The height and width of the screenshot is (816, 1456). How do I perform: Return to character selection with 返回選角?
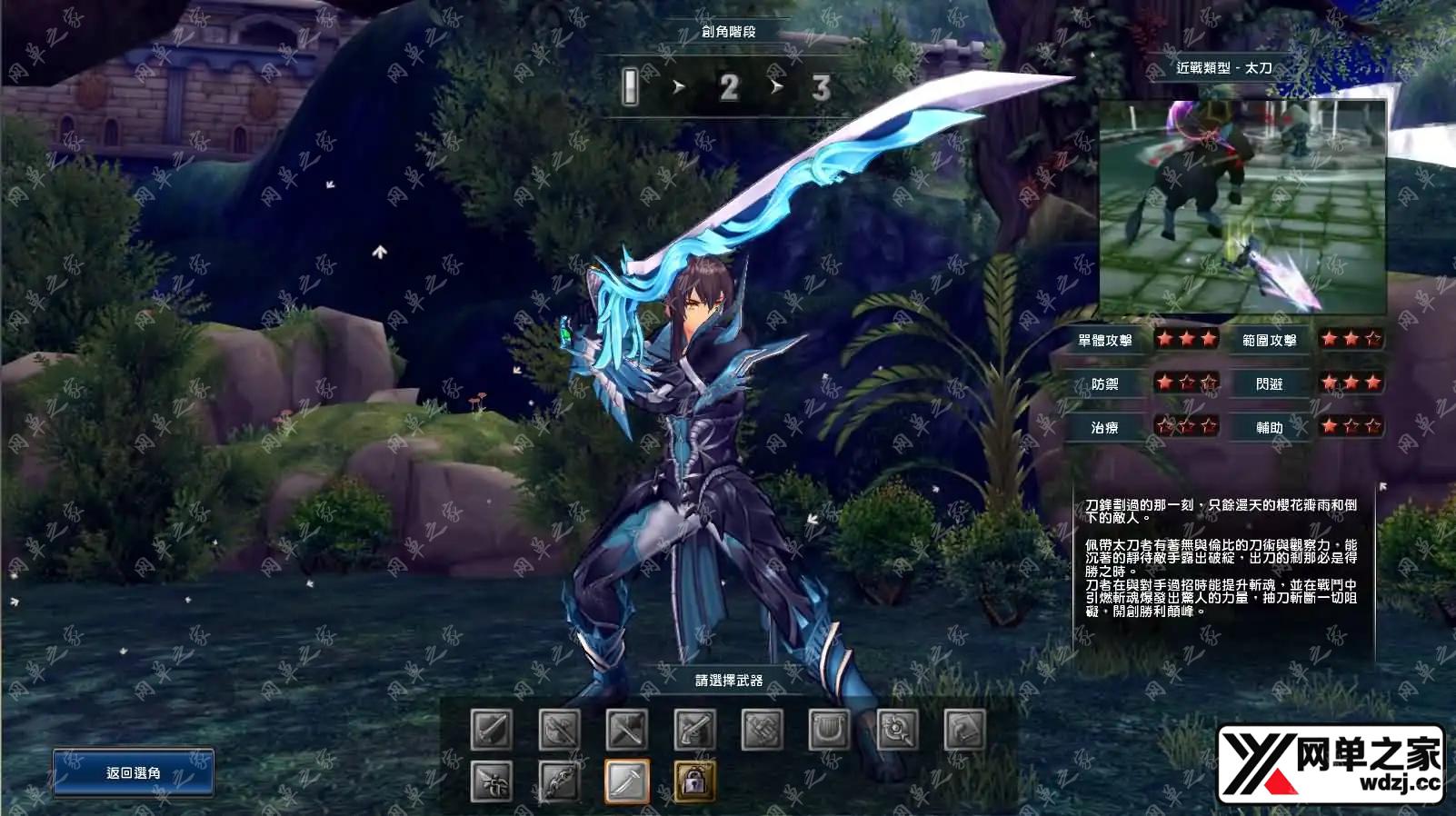point(134,772)
